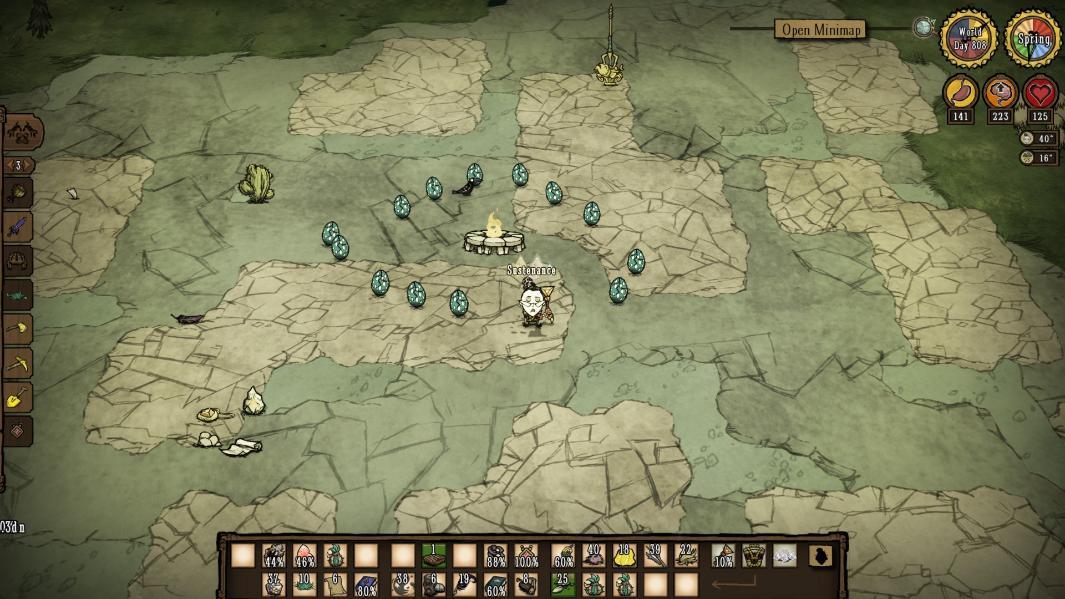Click the green stack of 25

coord(563,584)
